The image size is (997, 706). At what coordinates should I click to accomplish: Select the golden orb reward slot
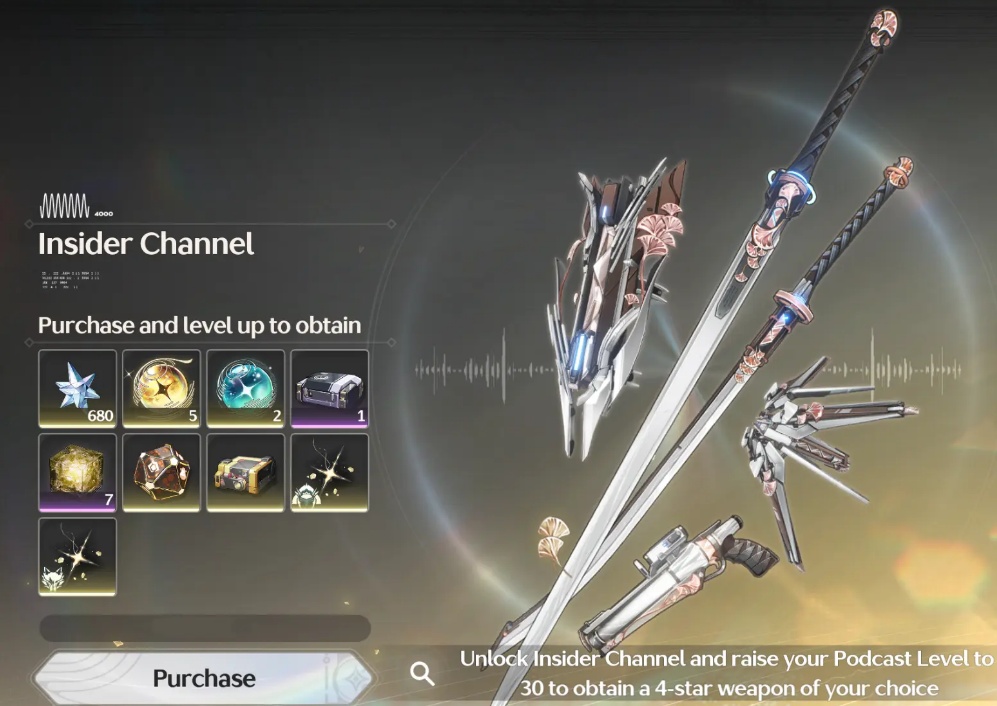(x=162, y=388)
